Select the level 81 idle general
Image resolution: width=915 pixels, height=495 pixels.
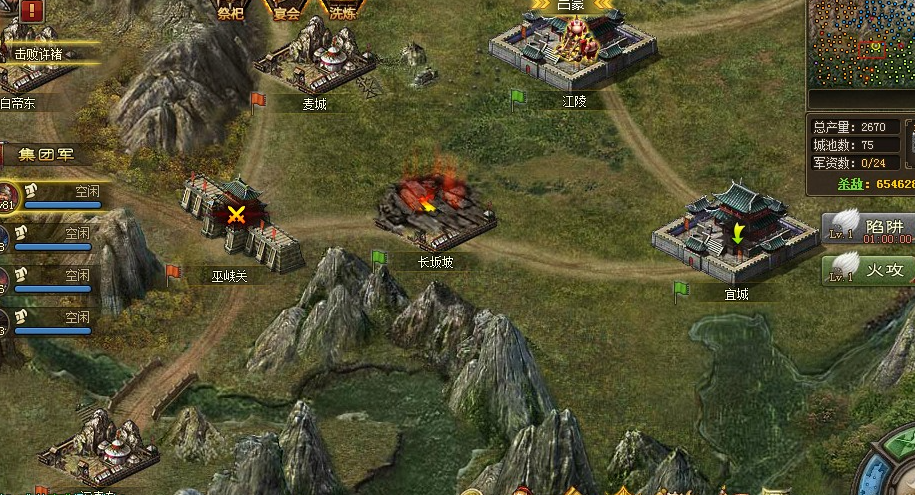click(10, 195)
